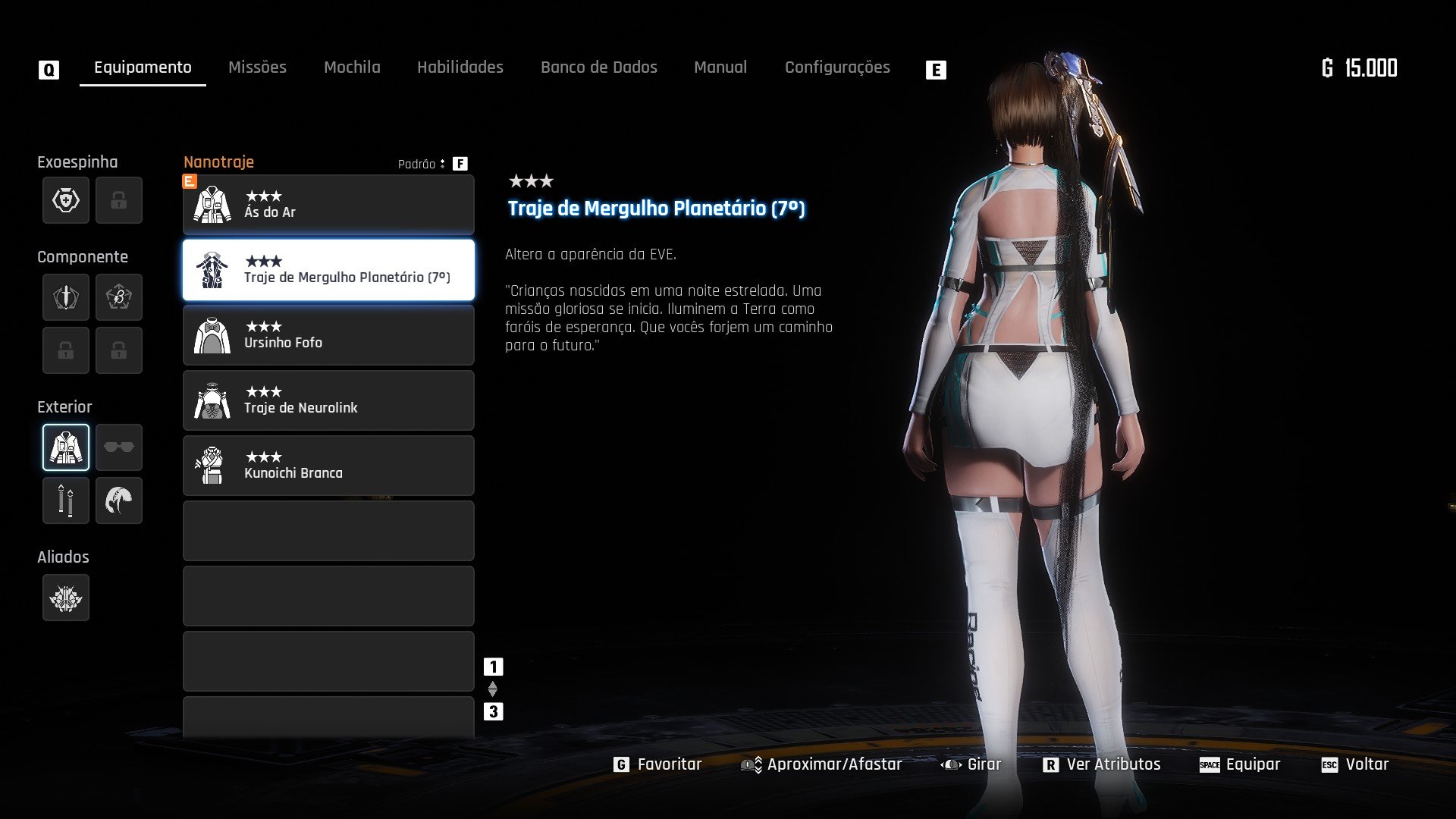Screen dimensions: 1456x819
Task: Open the Configurações tab
Action: pos(837,67)
